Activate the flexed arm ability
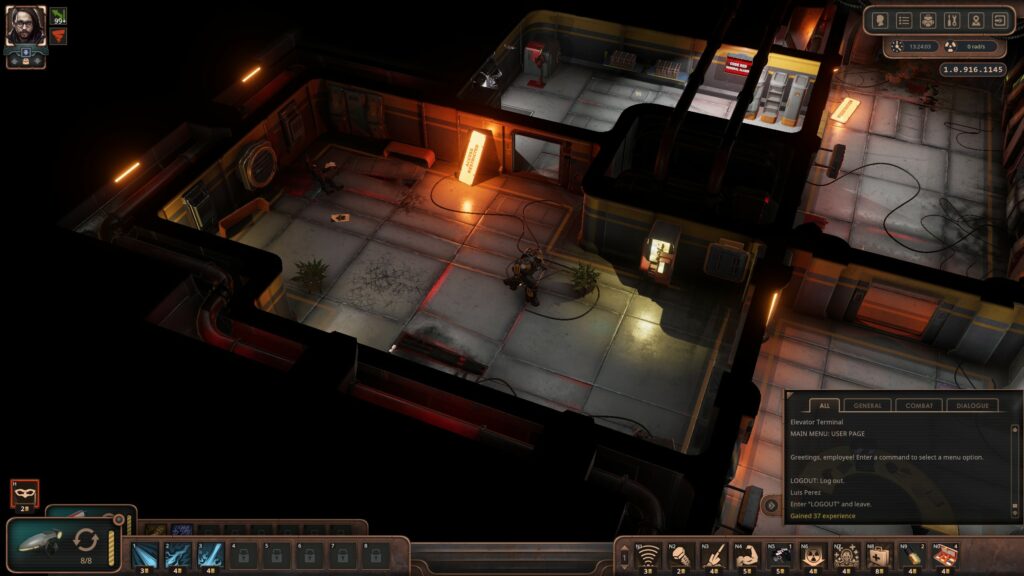The image size is (1024, 576). coord(747,553)
